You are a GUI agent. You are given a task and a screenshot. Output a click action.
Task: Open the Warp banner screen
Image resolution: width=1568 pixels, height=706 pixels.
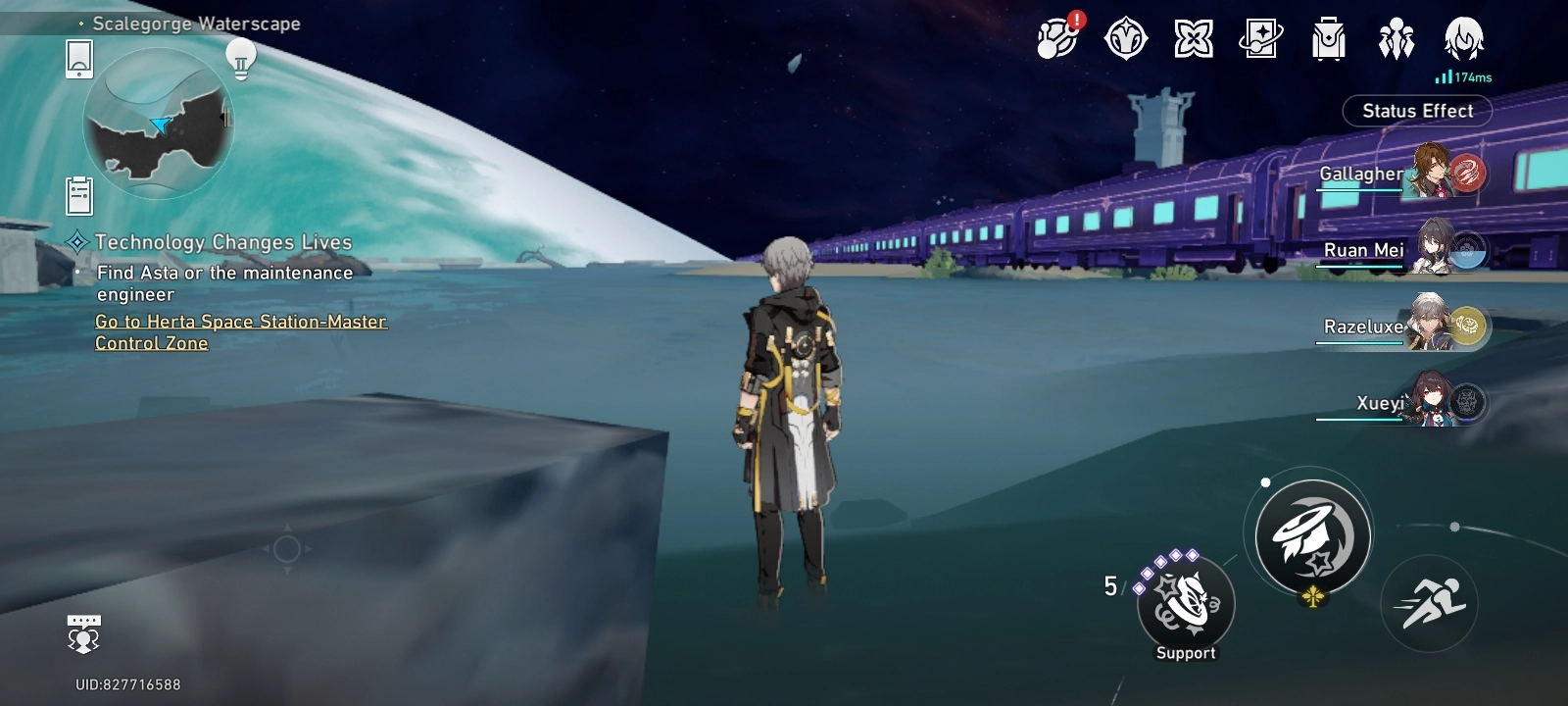(1261, 39)
